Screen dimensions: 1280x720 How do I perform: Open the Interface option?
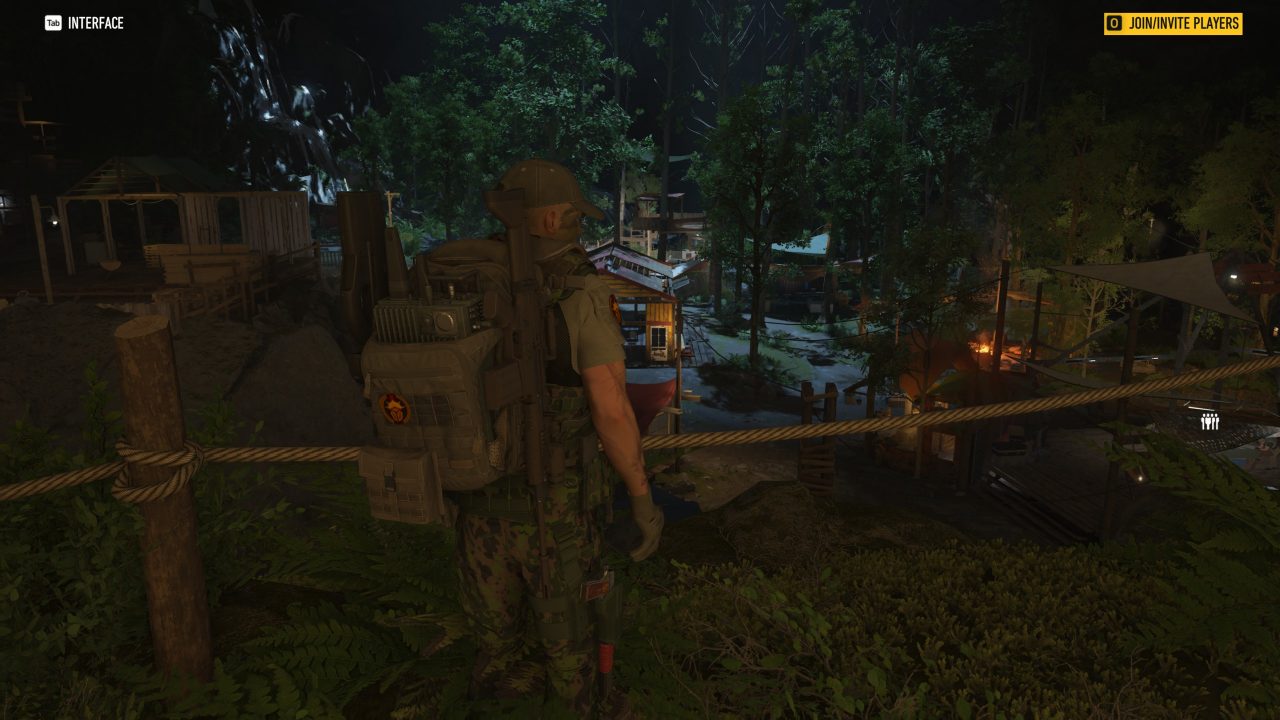pyautogui.click(x=85, y=23)
